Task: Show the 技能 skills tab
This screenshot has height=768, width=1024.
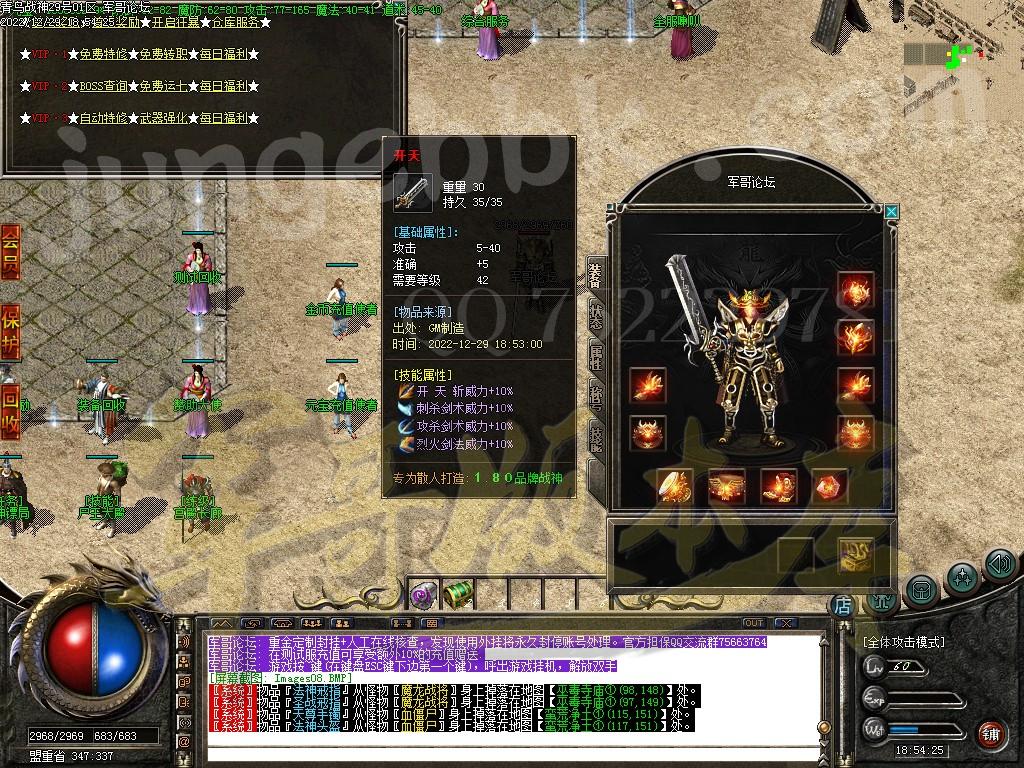Action: pyautogui.click(x=595, y=438)
